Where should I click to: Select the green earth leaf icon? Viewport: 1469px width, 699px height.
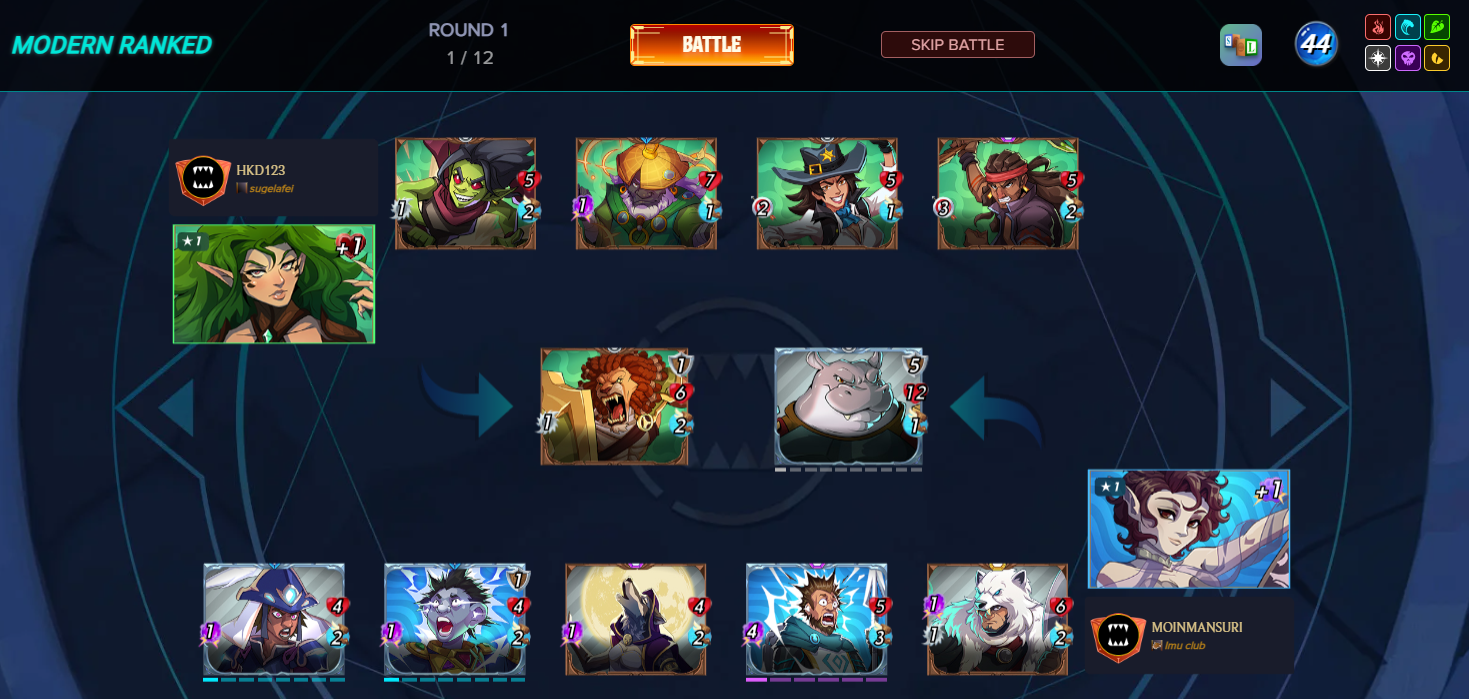(x=1436, y=27)
